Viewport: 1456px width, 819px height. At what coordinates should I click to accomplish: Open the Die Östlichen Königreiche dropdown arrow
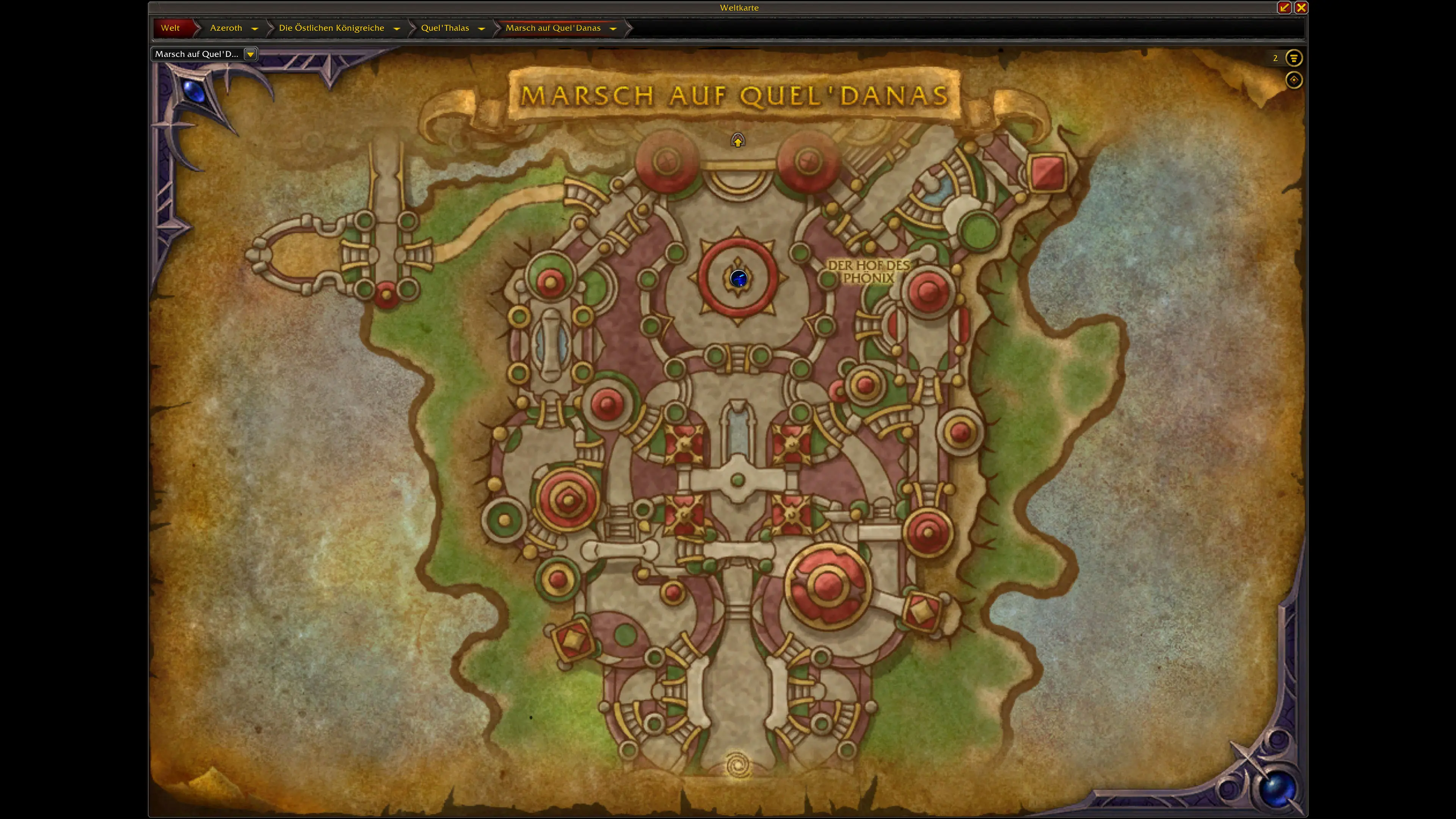pos(397,28)
